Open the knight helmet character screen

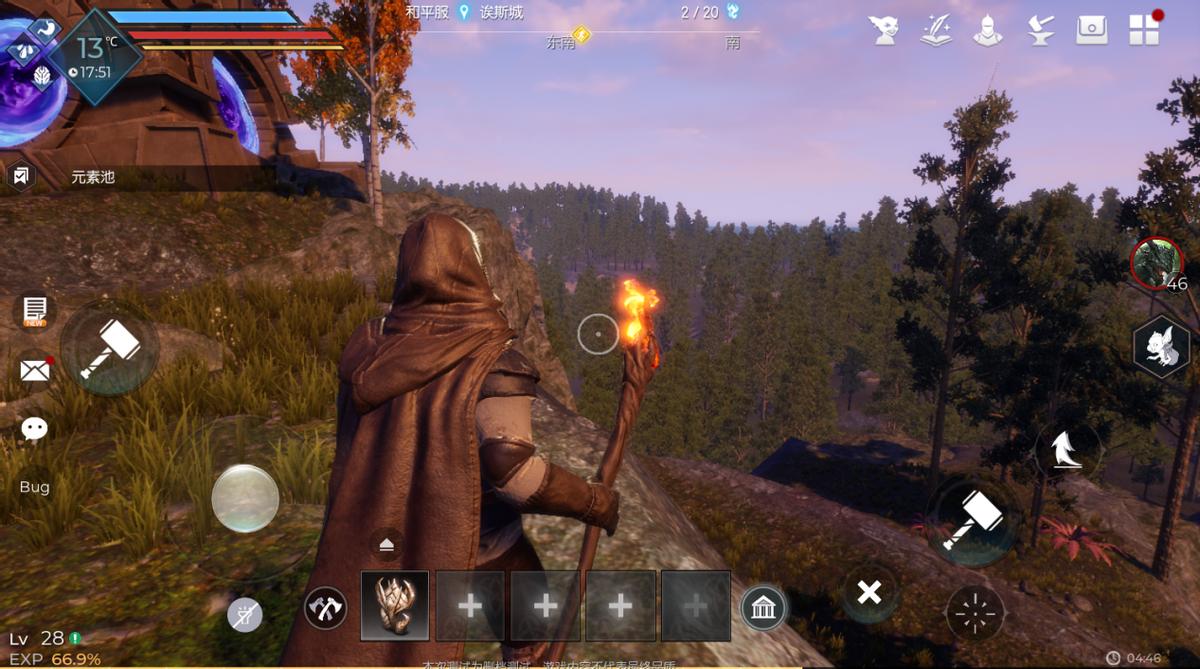click(988, 30)
